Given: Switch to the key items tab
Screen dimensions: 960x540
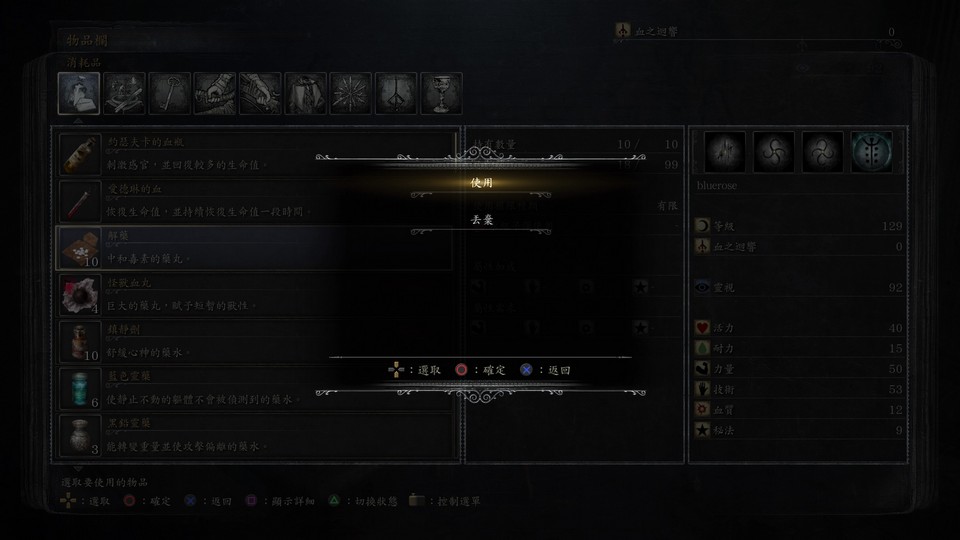Looking at the screenshot, I should (169, 94).
